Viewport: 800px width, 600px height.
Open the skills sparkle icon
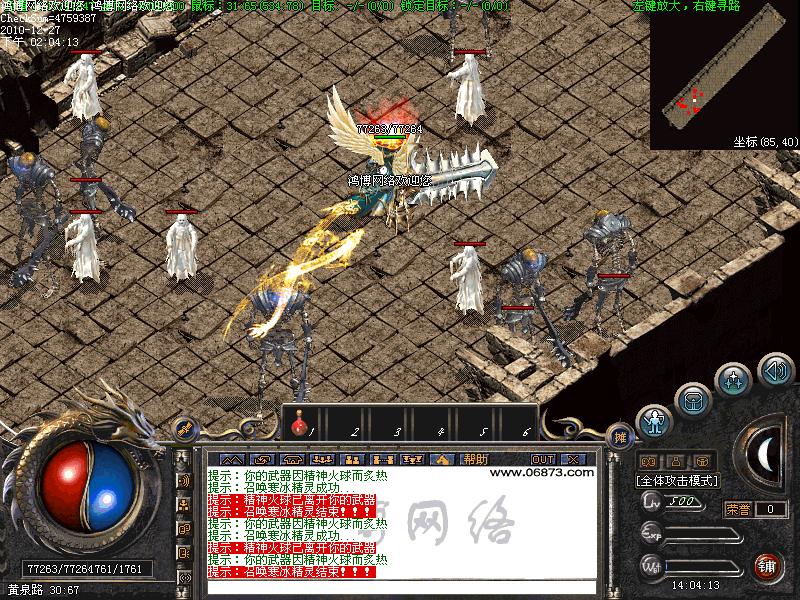(x=734, y=379)
